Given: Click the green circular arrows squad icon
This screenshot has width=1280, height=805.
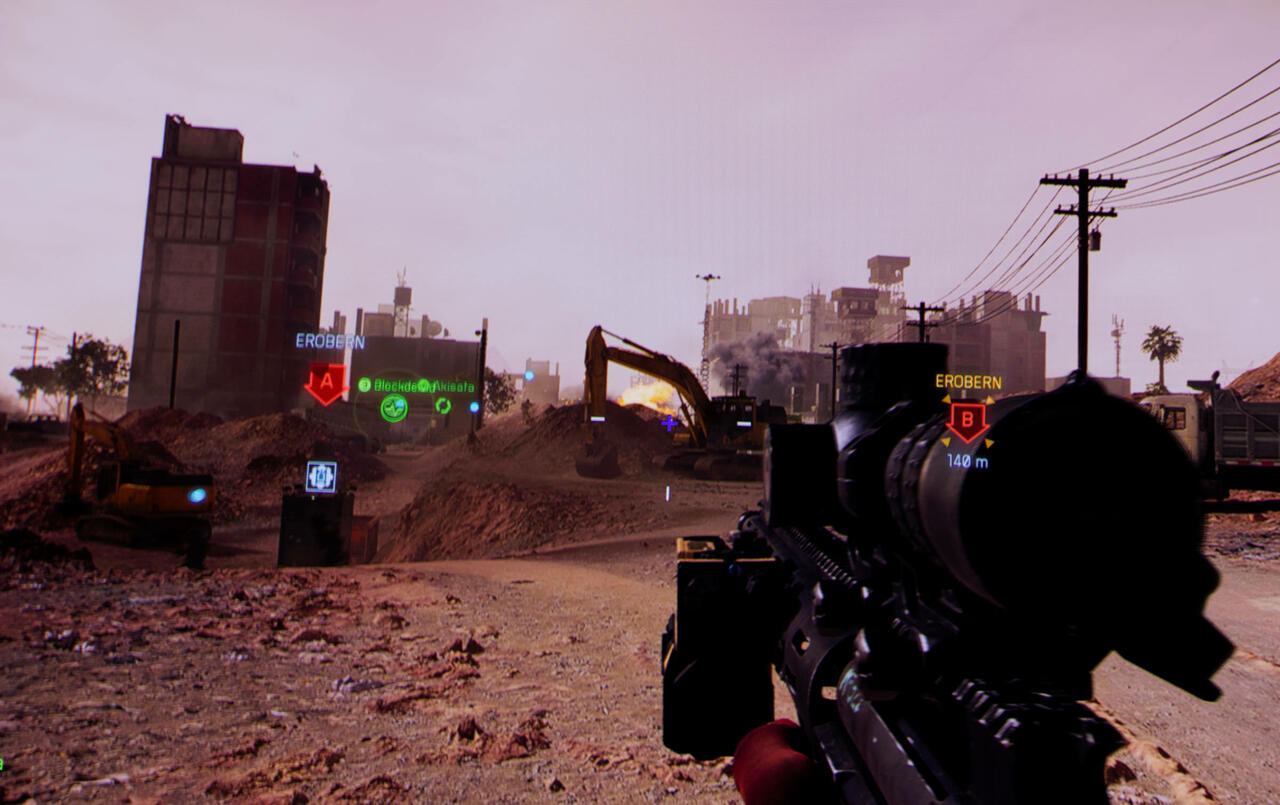Looking at the screenshot, I should coord(443,406).
